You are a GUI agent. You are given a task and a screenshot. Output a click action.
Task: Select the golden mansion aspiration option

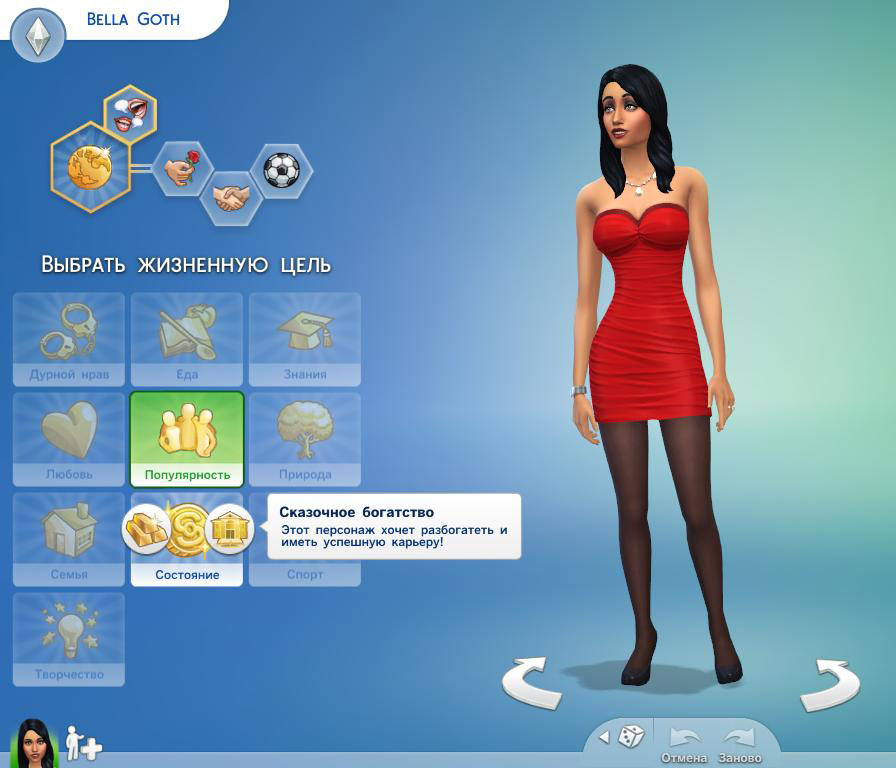[x=229, y=529]
